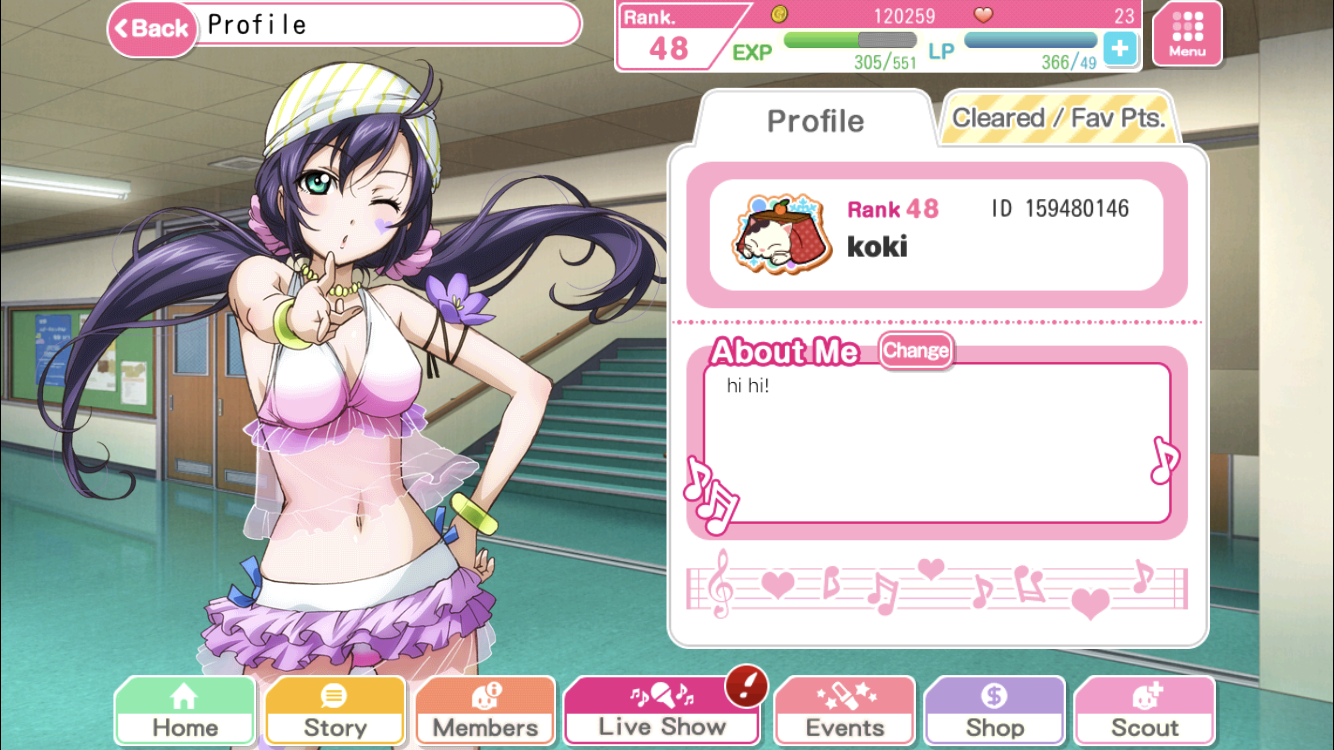
Task: View the Events page
Action: pyautogui.click(x=845, y=712)
